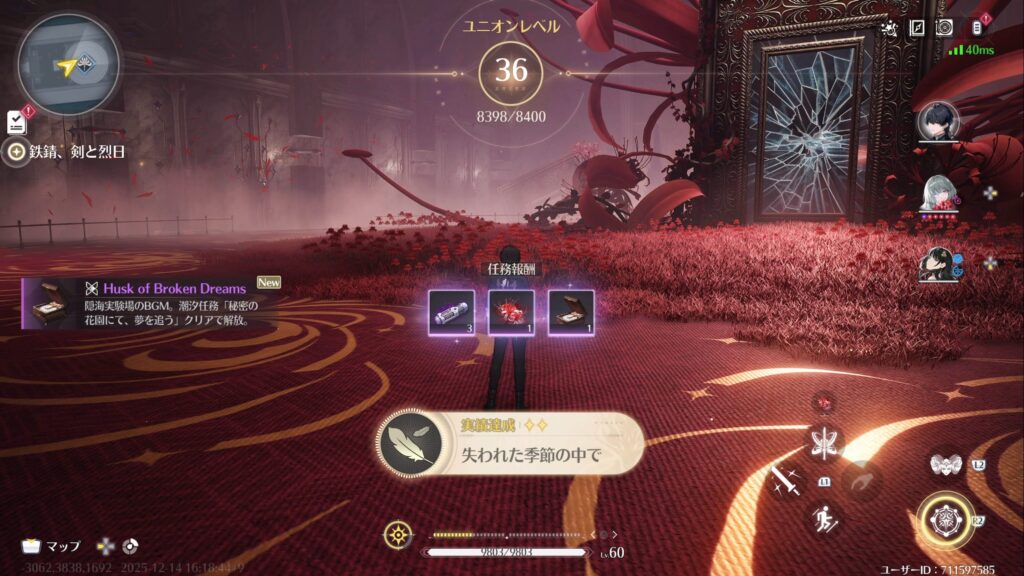
Task: Activate the running figure dodge icon
Action: point(826,517)
